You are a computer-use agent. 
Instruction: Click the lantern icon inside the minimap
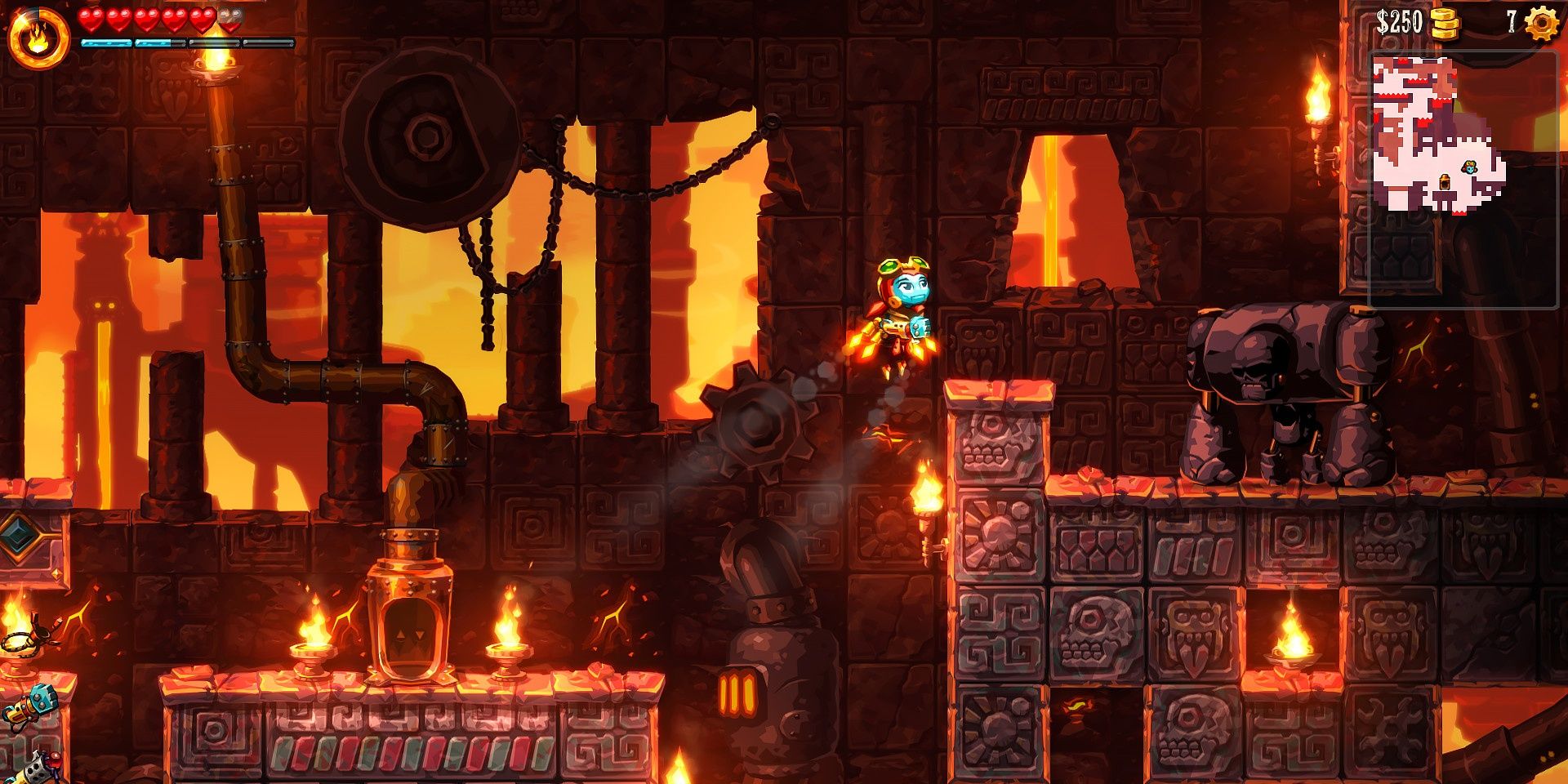[1445, 182]
